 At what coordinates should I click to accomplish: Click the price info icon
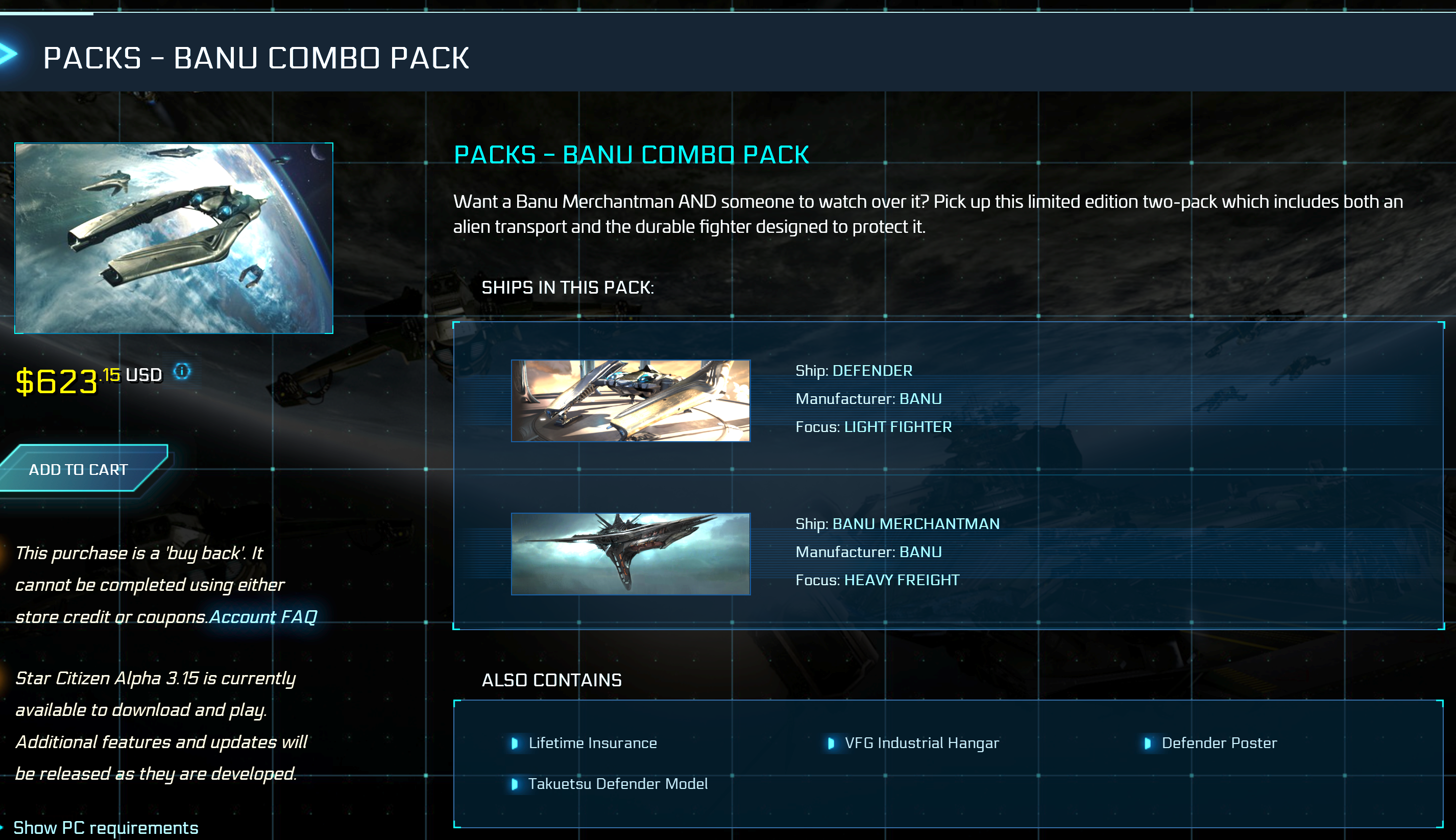(x=182, y=371)
